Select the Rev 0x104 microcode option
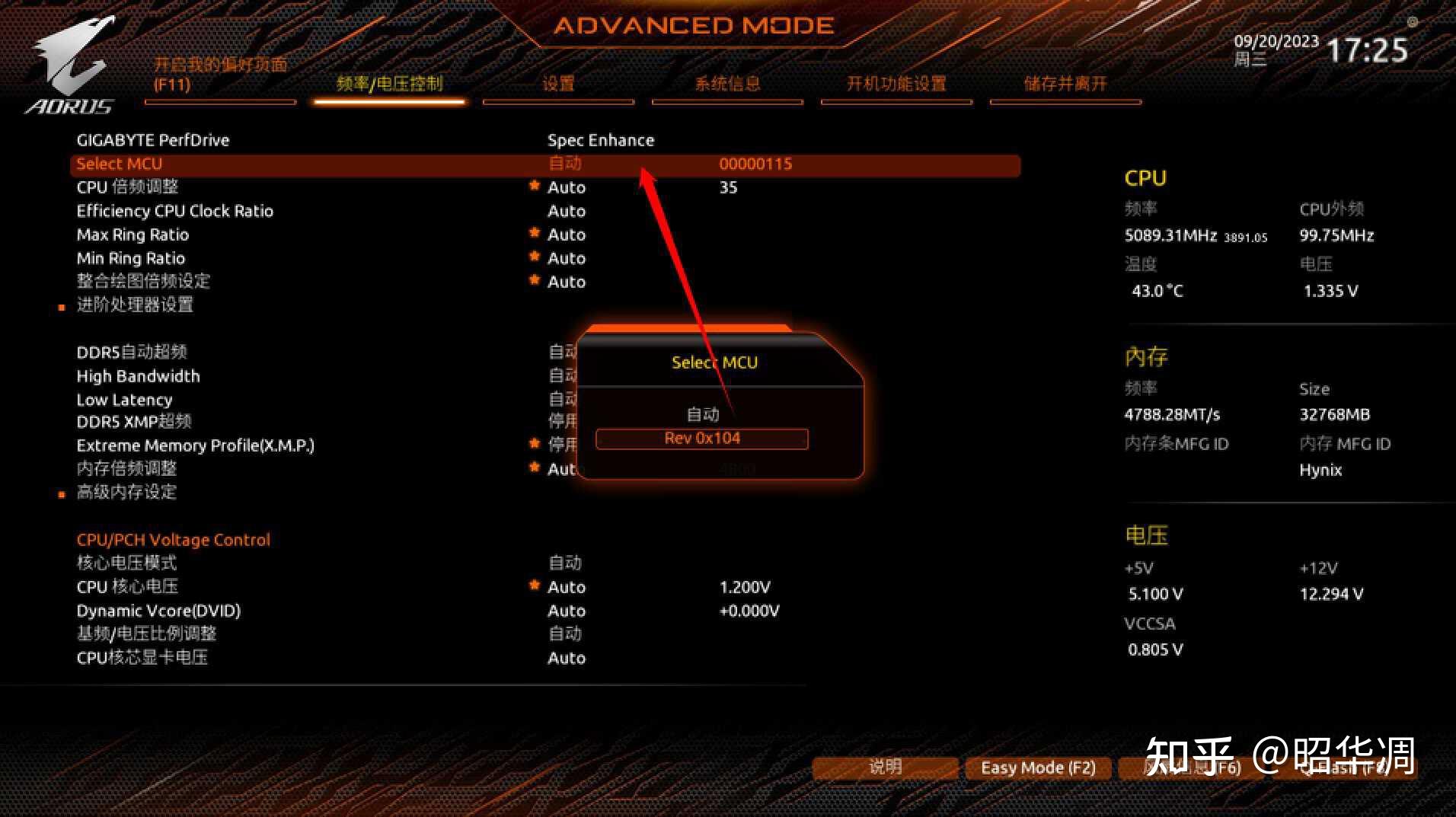 (701, 439)
